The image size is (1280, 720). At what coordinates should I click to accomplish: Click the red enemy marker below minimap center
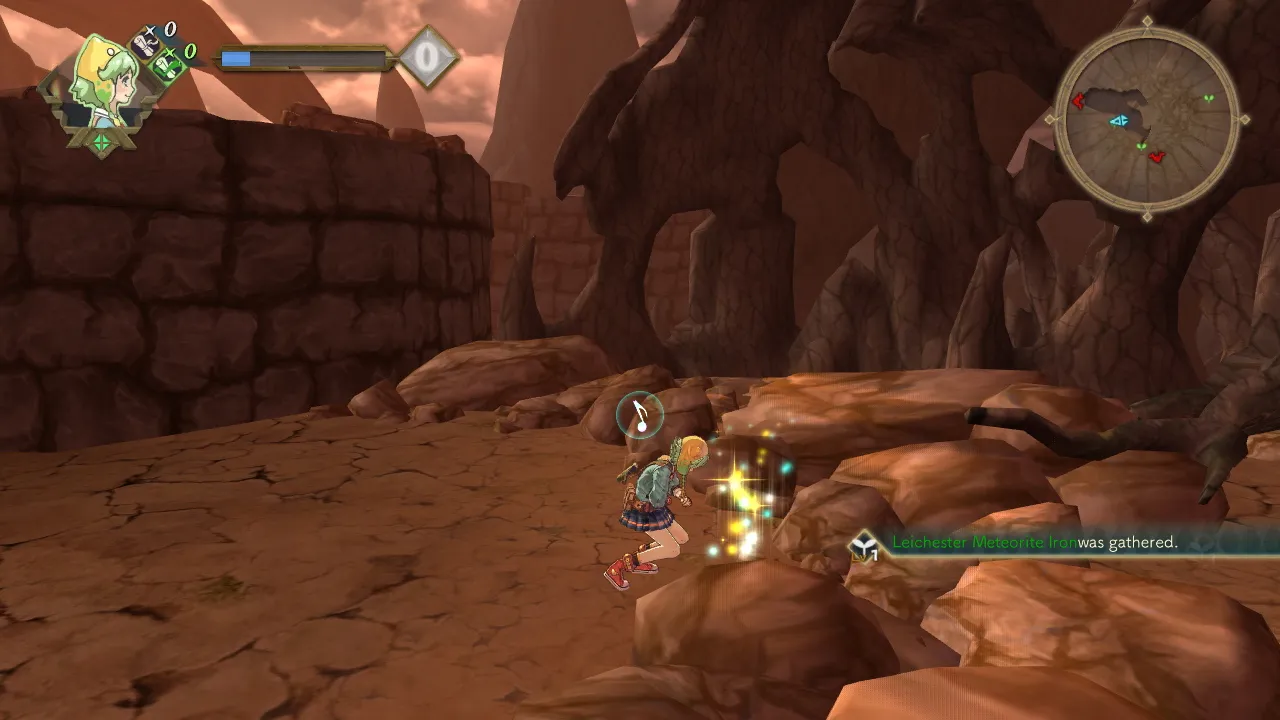click(1156, 158)
